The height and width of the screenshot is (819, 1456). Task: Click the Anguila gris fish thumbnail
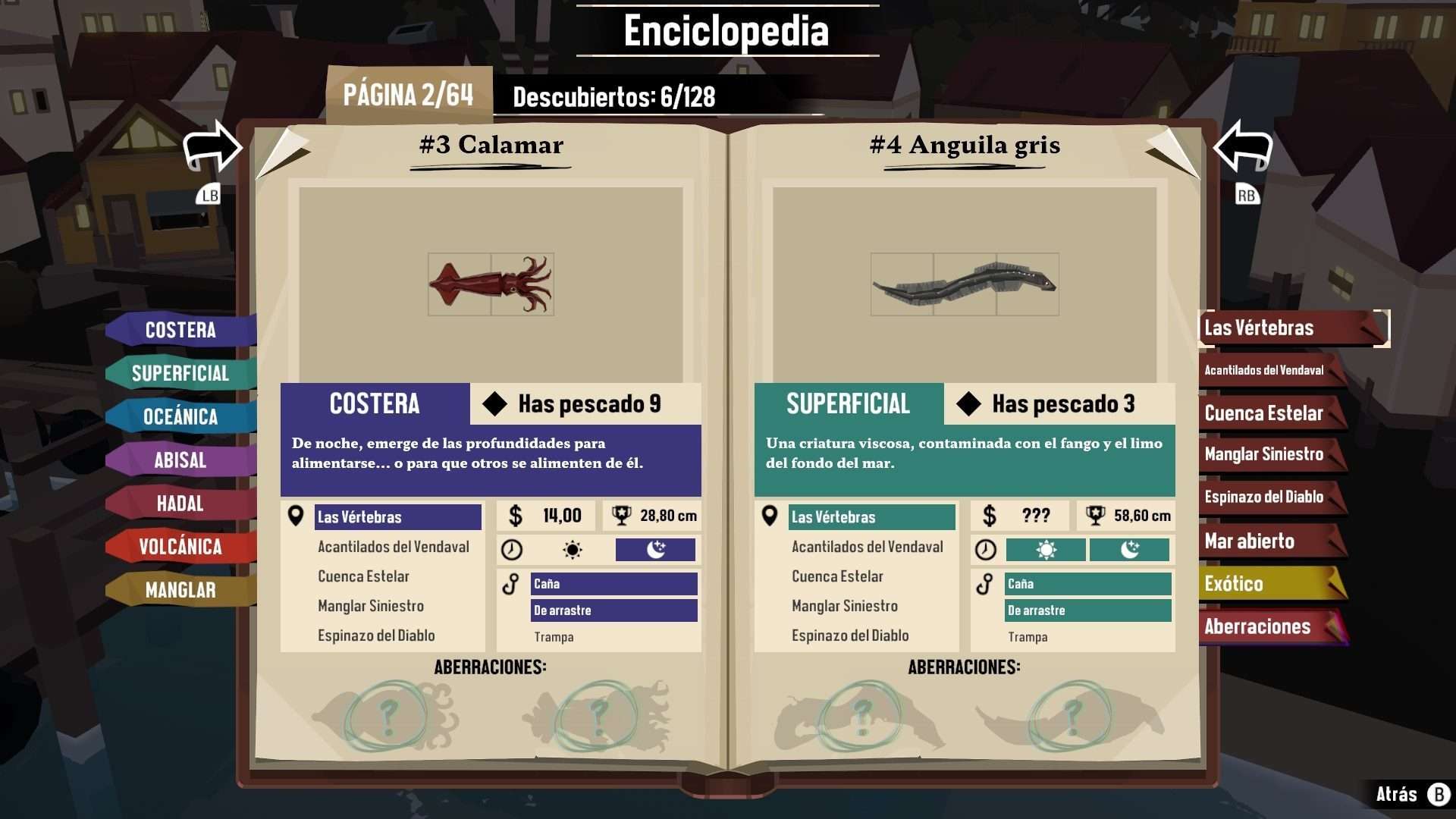click(964, 284)
